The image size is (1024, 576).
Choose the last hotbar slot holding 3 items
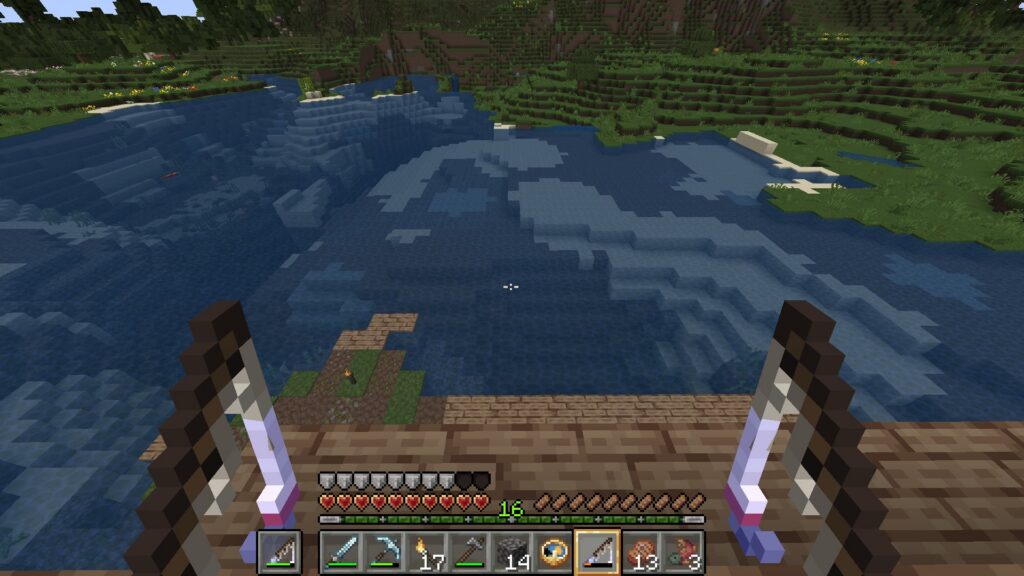(x=683, y=551)
